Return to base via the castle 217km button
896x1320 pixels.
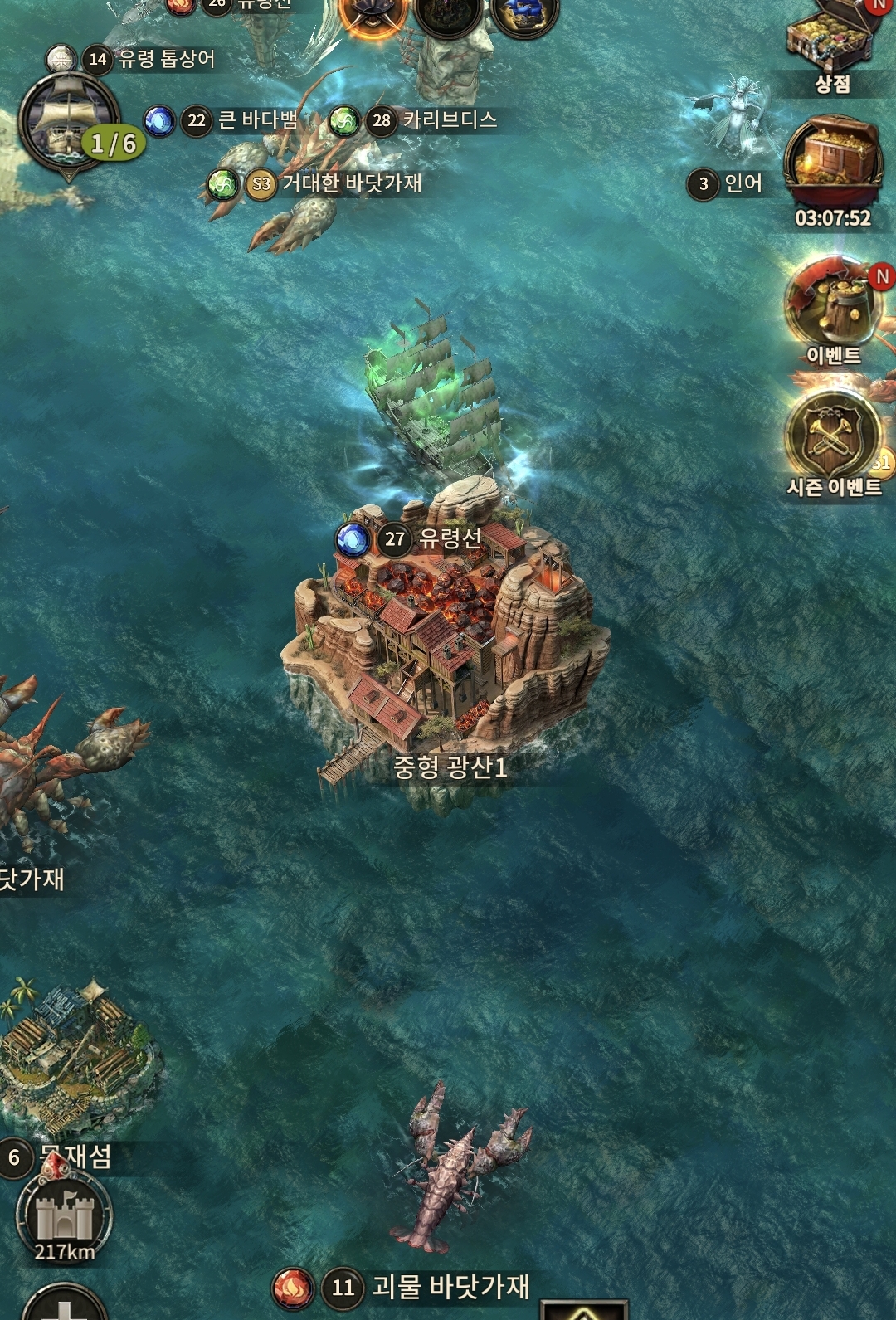[x=64, y=1218]
